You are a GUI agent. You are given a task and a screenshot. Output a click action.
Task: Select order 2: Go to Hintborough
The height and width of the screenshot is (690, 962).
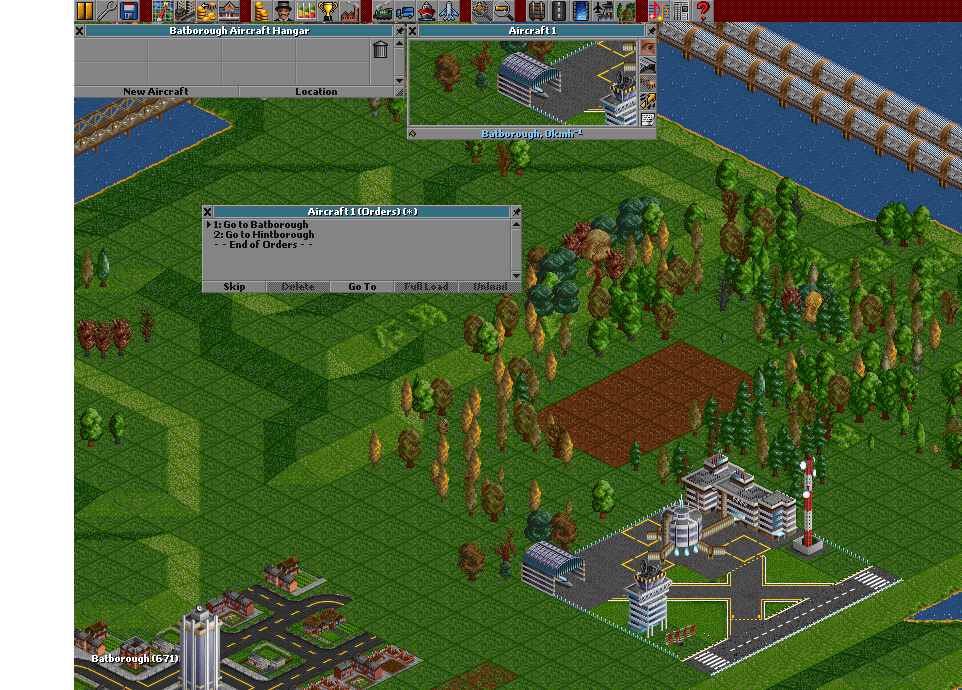pyautogui.click(x=263, y=235)
